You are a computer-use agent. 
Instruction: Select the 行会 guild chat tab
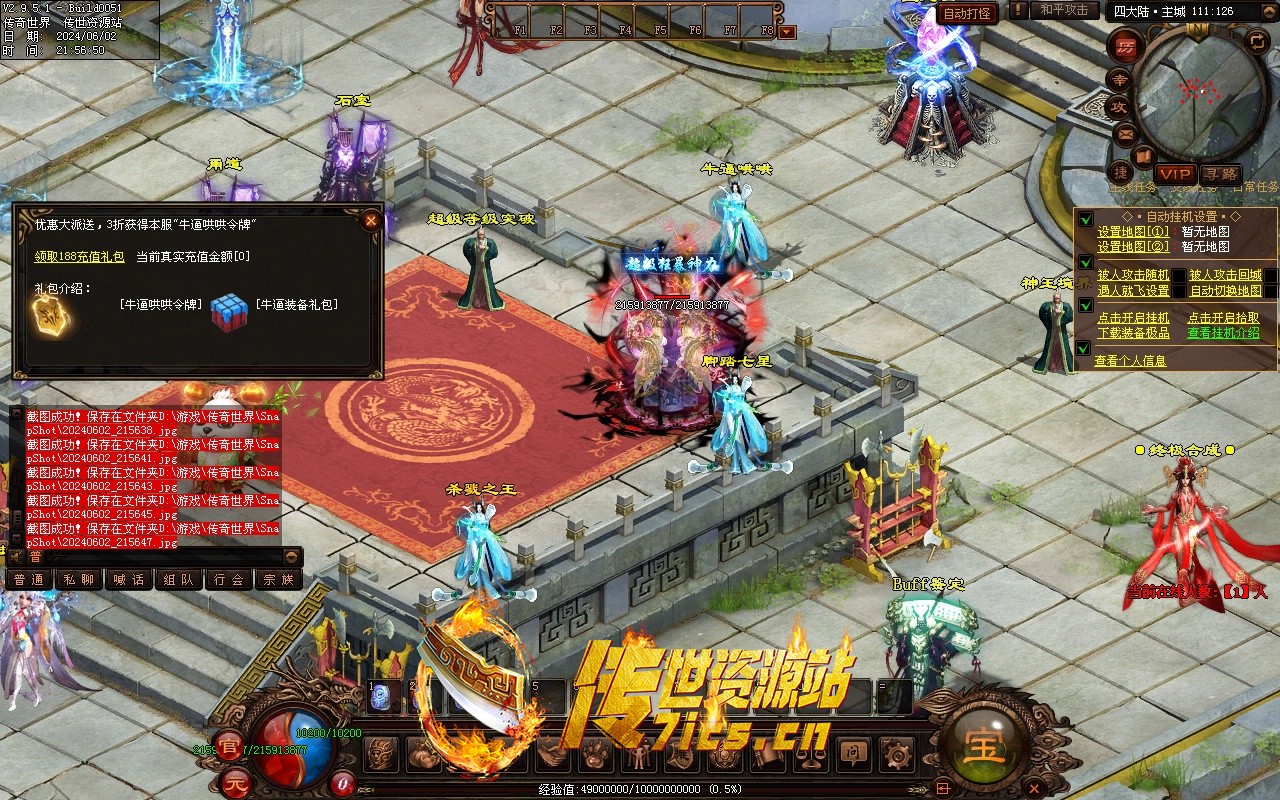pos(228,579)
